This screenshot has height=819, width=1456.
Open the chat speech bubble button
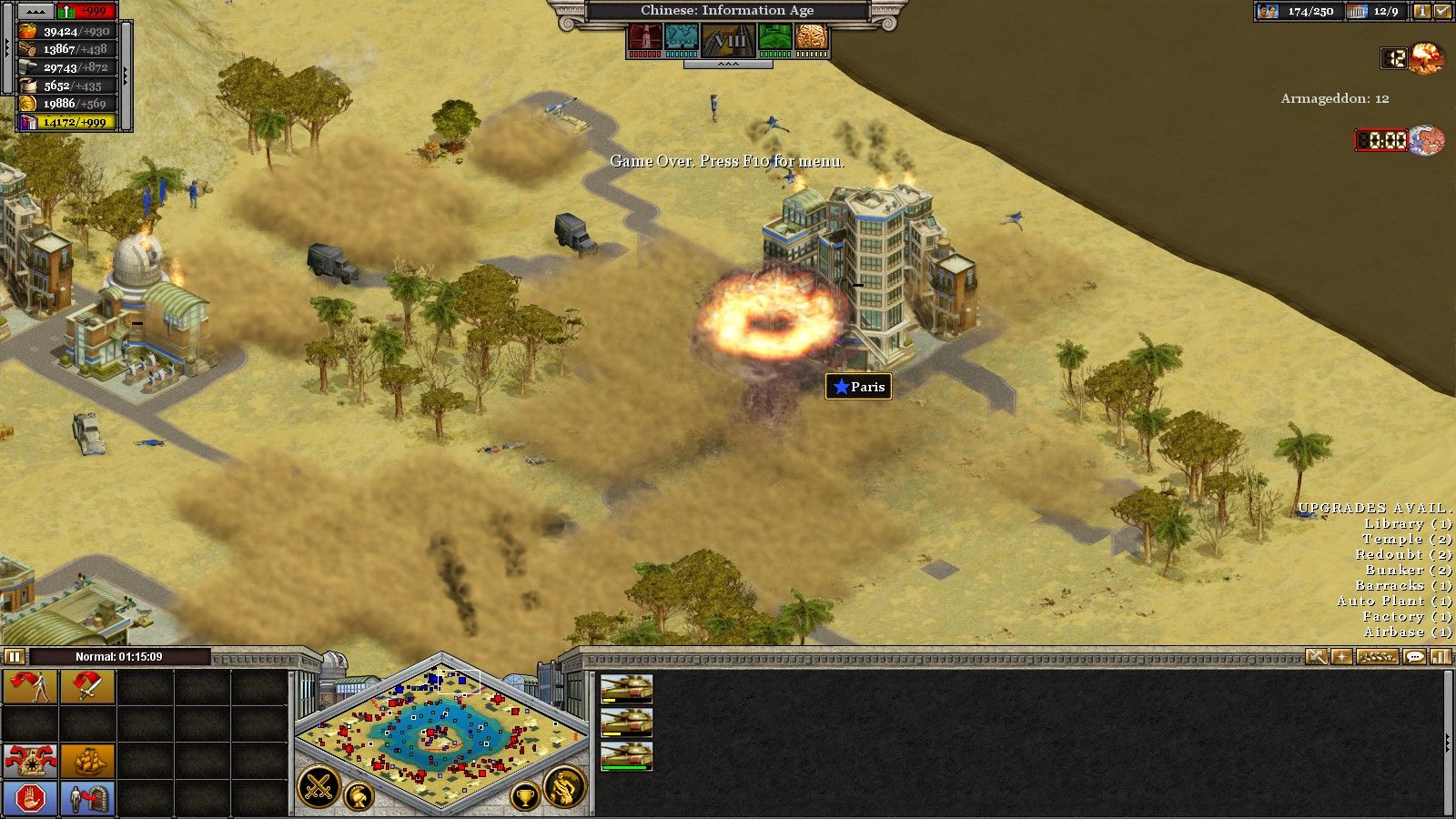(1414, 656)
